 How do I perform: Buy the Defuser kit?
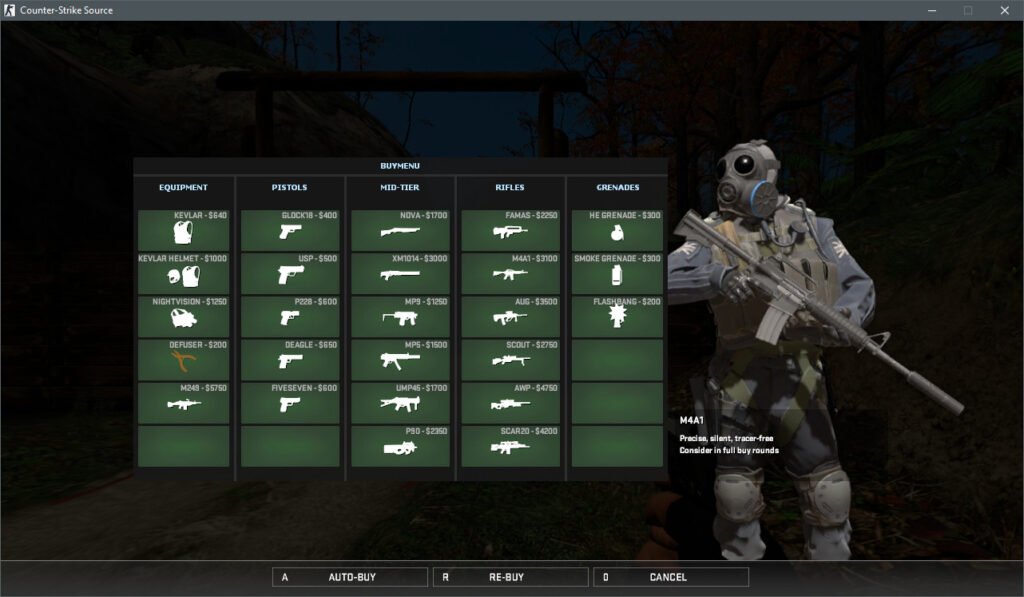click(183, 359)
